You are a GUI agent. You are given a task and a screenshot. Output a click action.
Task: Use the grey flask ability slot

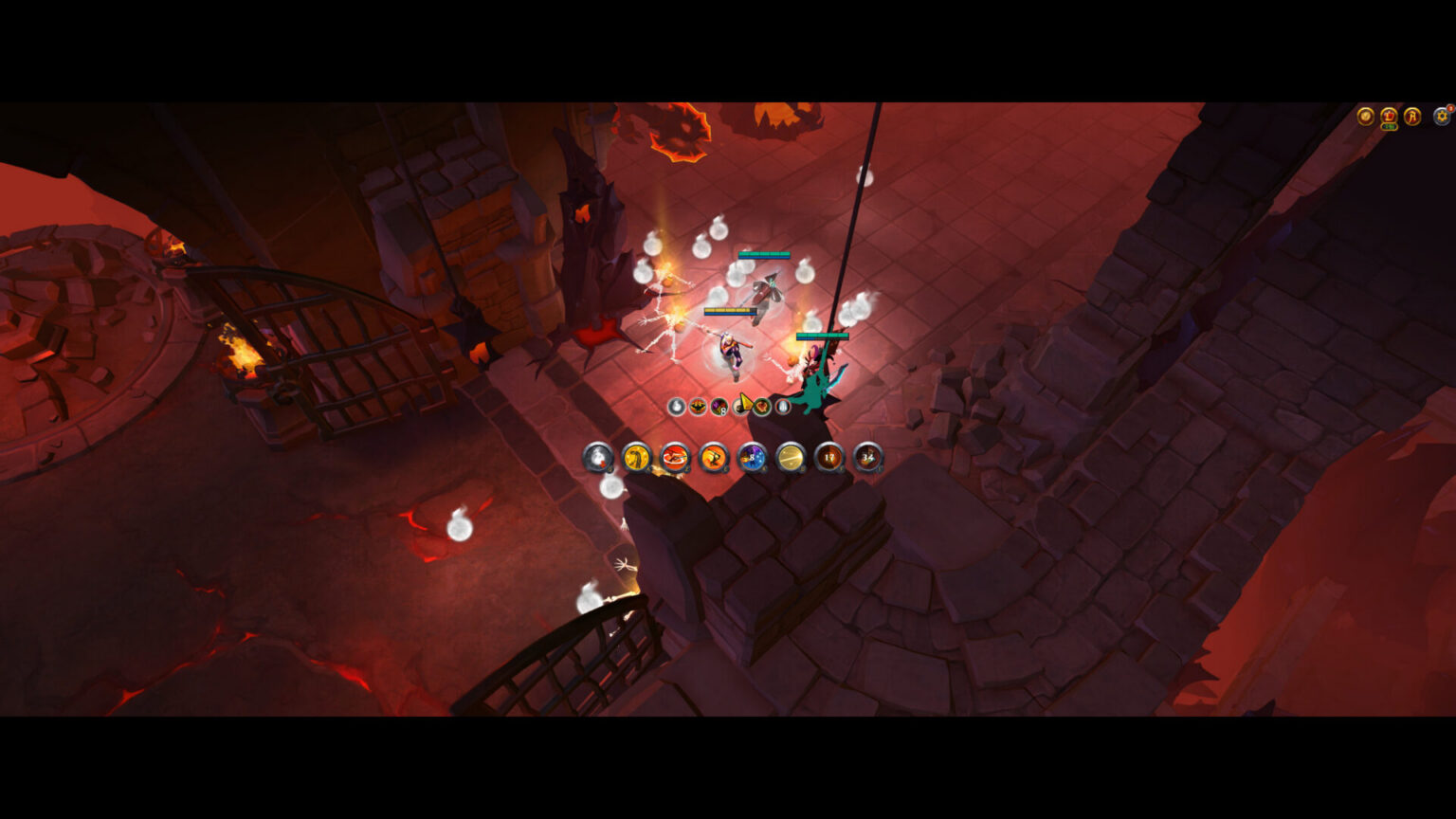click(x=598, y=458)
